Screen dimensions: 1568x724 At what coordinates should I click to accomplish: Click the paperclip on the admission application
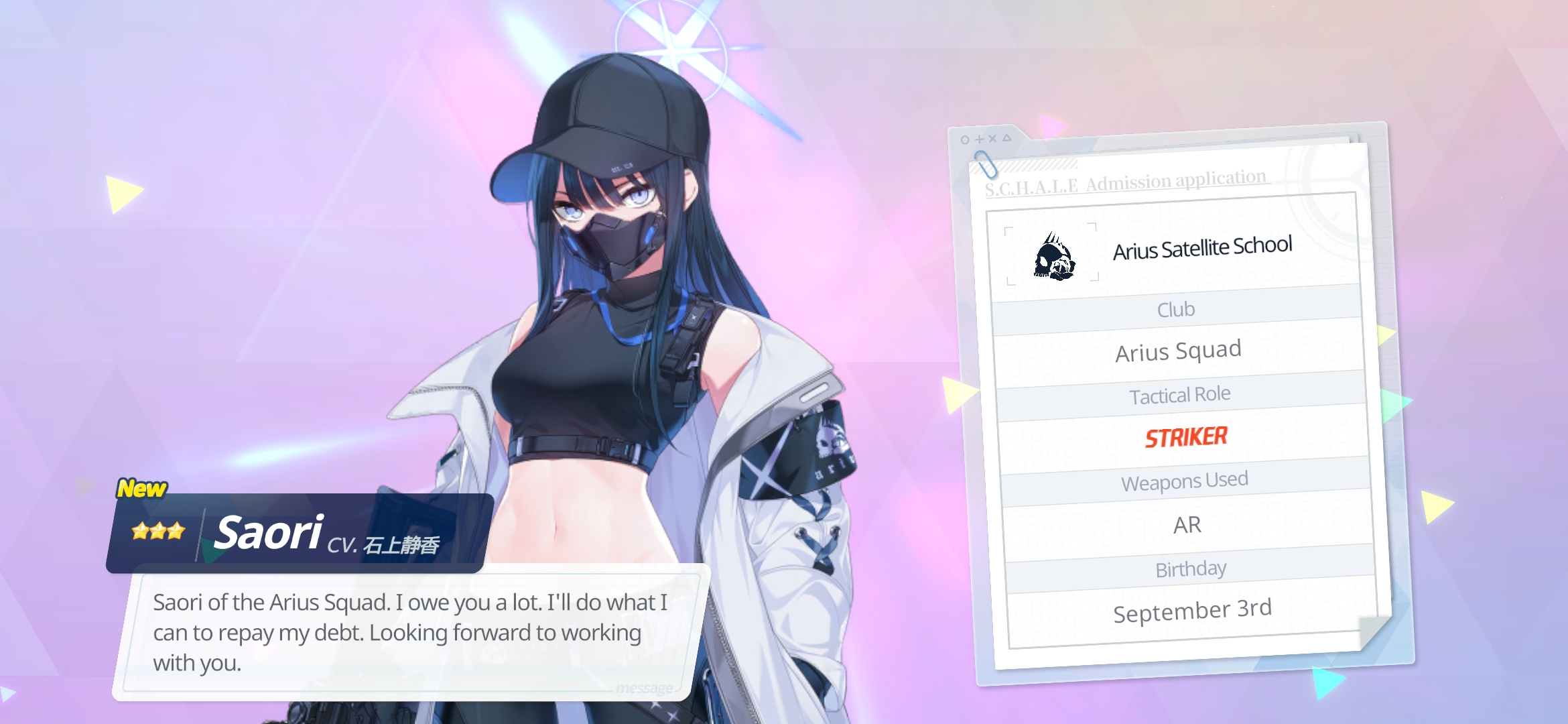(x=985, y=164)
